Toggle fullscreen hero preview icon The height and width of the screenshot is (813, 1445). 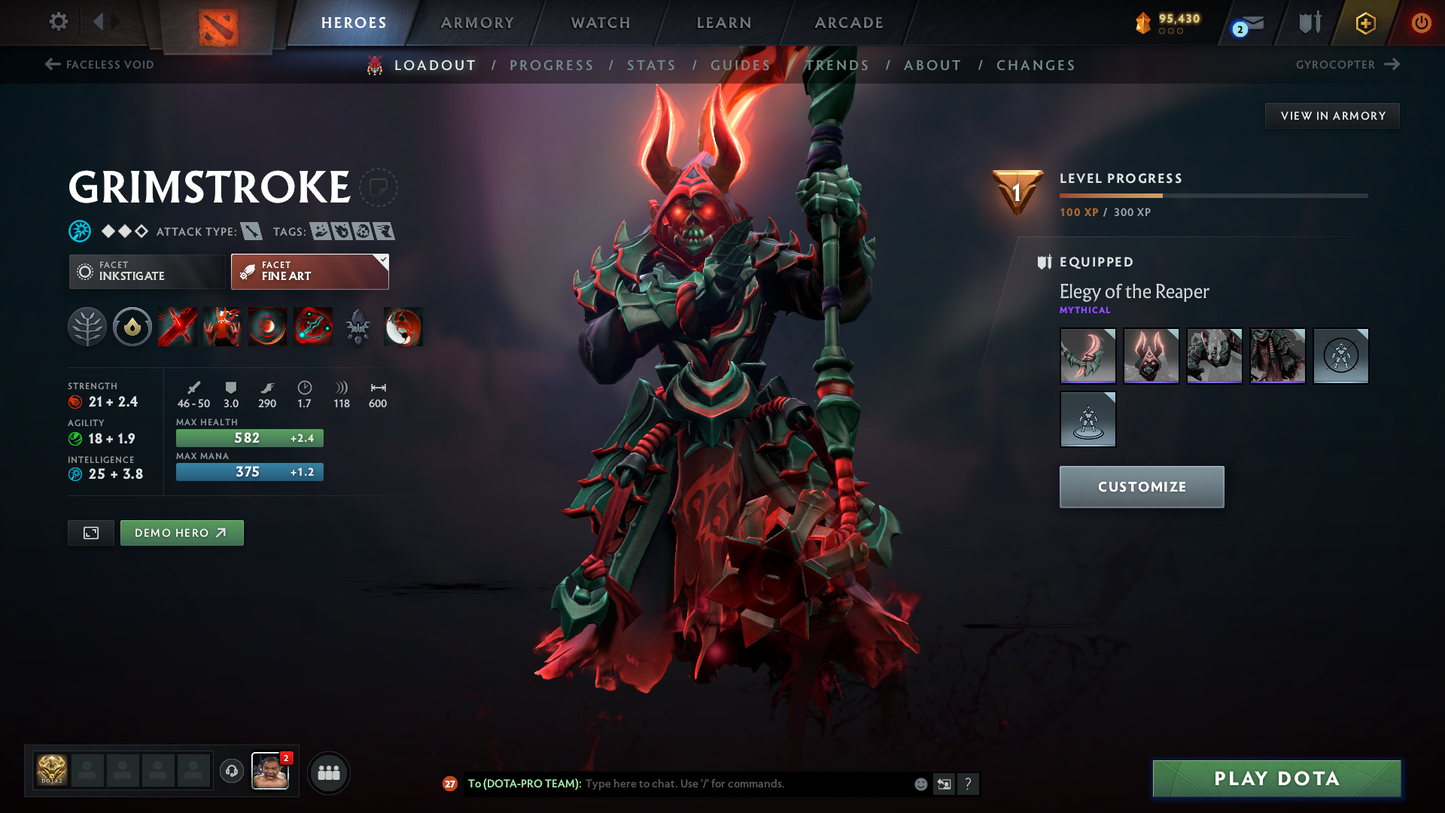pos(90,532)
